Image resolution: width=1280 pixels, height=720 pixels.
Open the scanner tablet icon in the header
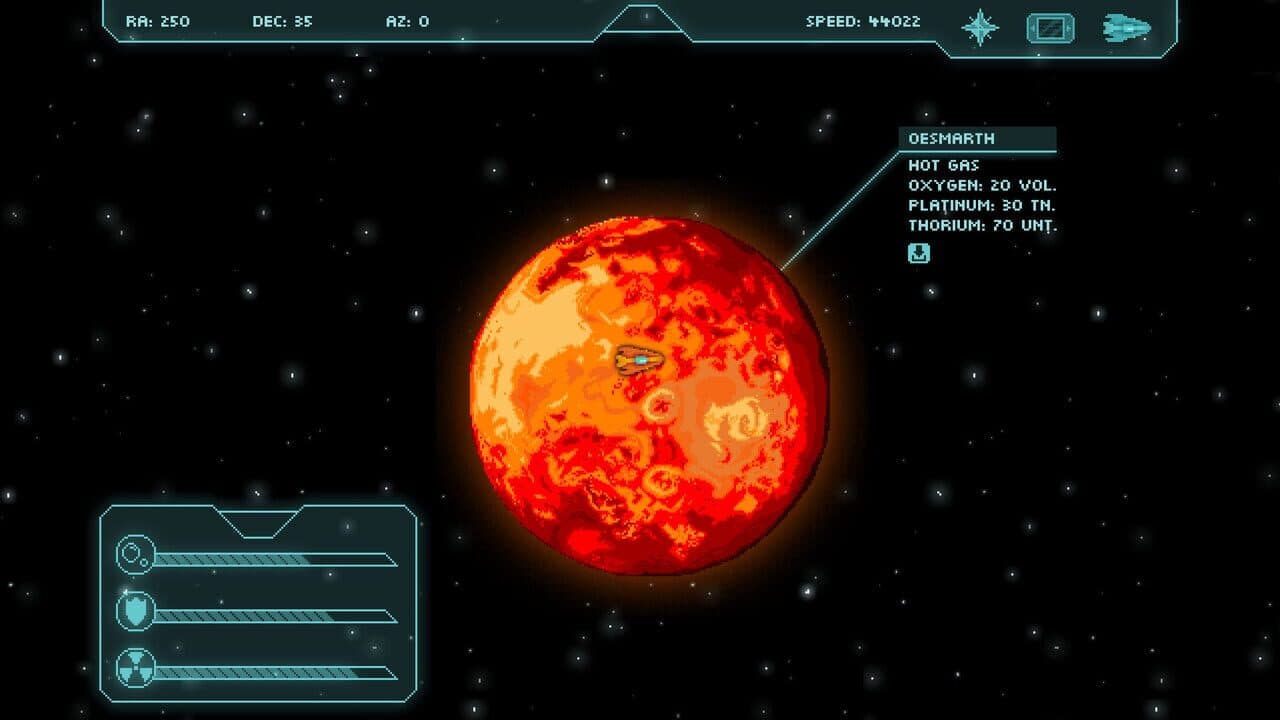[x=1048, y=26]
